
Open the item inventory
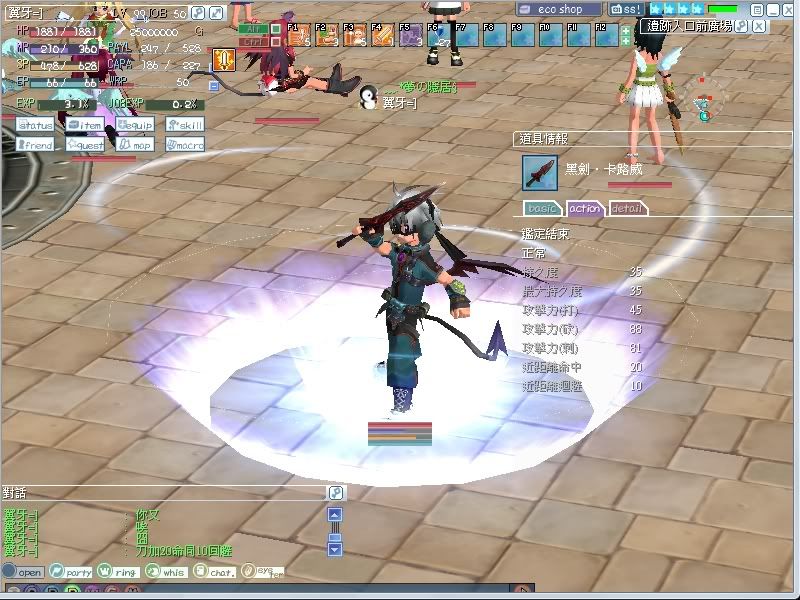click(x=85, y=126)
